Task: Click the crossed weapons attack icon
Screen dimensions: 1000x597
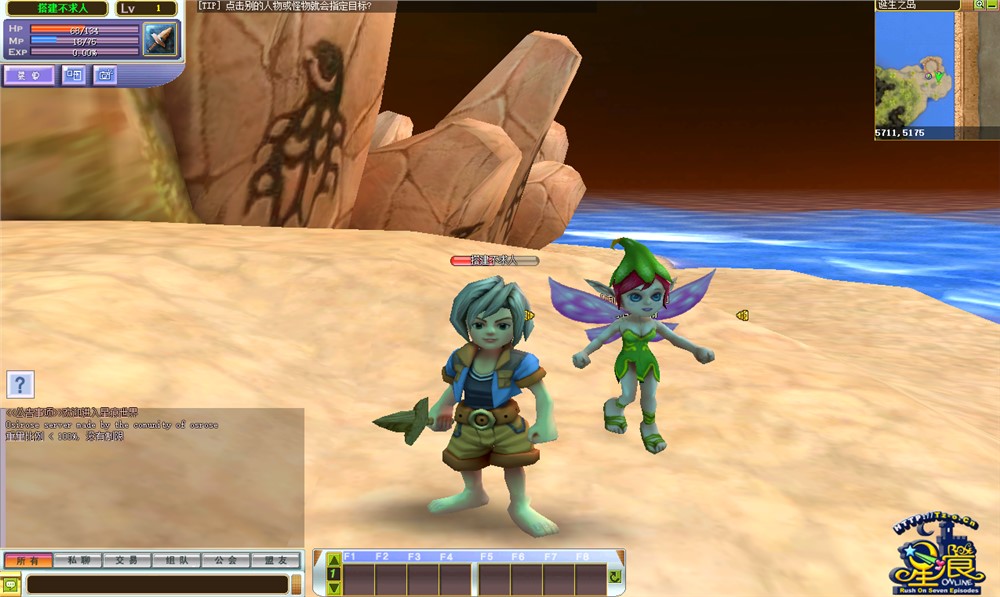Action: coord(159,40)
